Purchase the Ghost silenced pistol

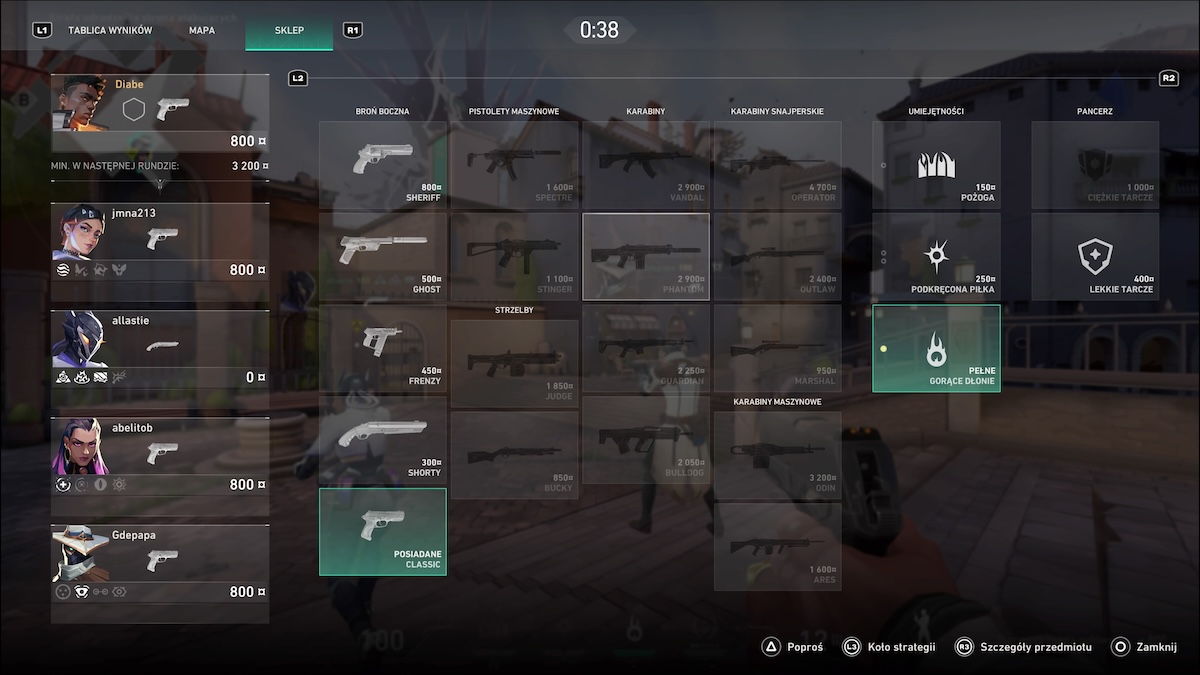tap(383, 256)
